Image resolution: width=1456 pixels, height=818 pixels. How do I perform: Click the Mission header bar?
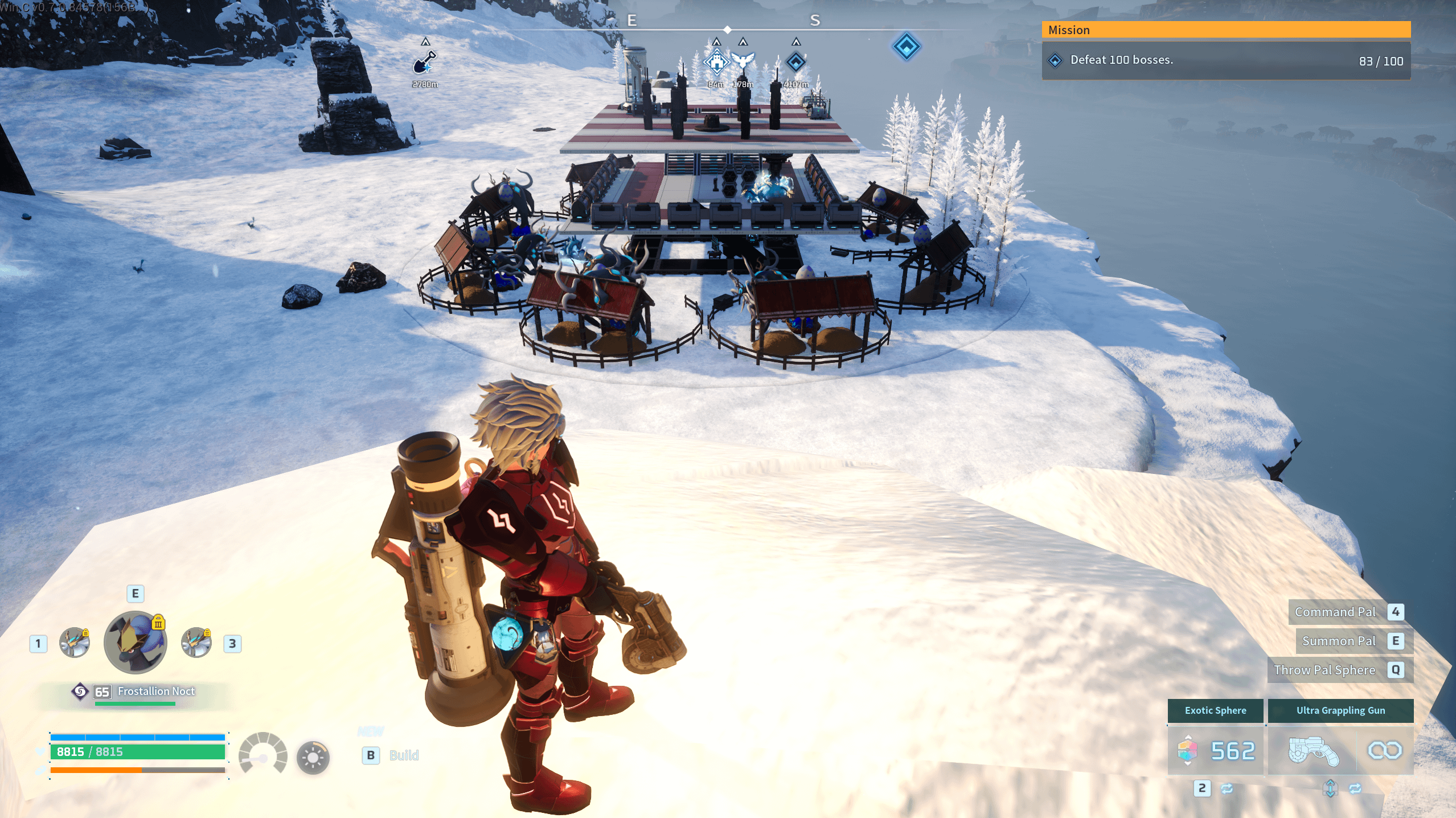(1225, 30)
